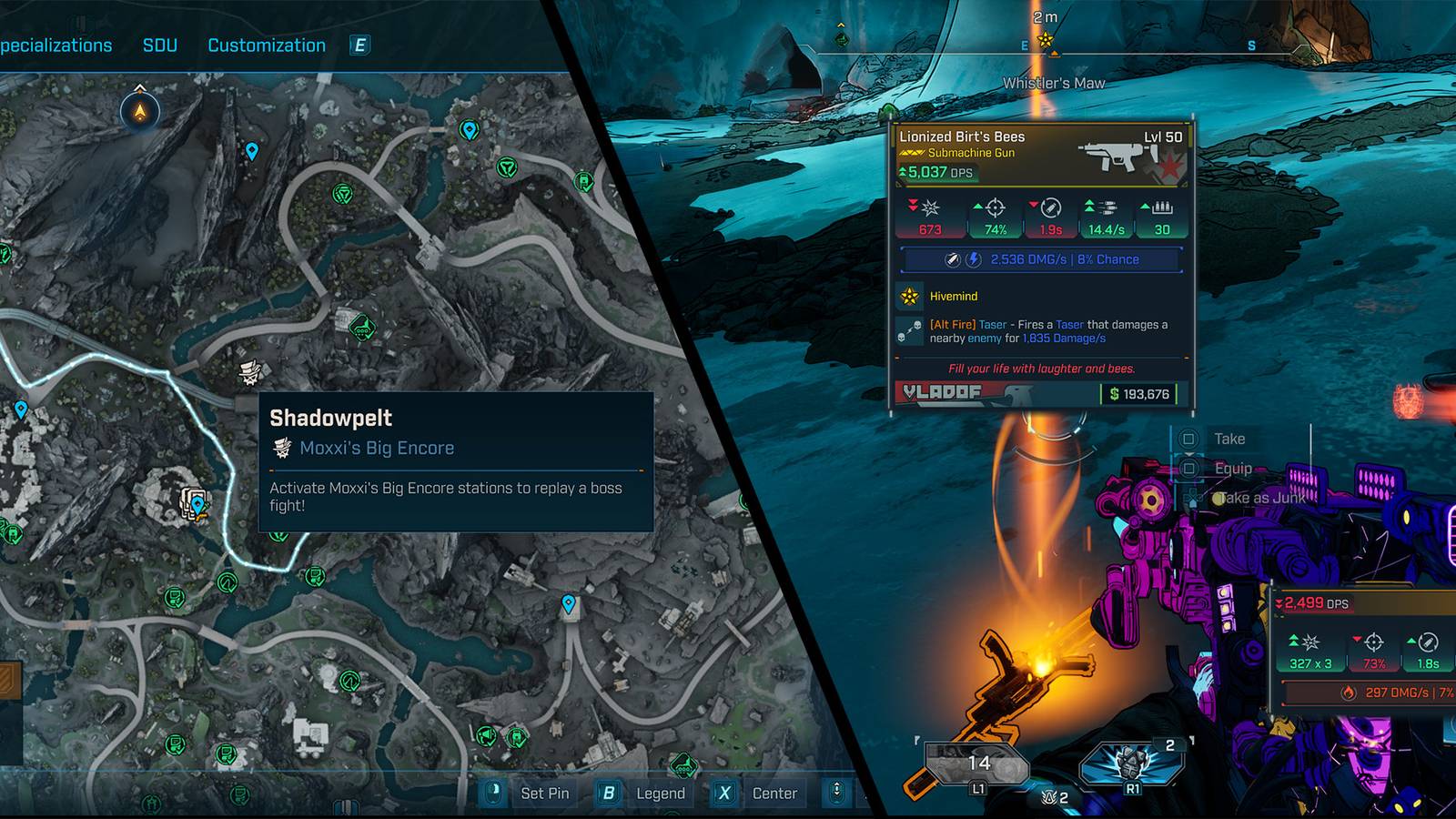The height and width of the screenshot is (819, 1456).
Task: Center the map view
Action: (774, 793)
